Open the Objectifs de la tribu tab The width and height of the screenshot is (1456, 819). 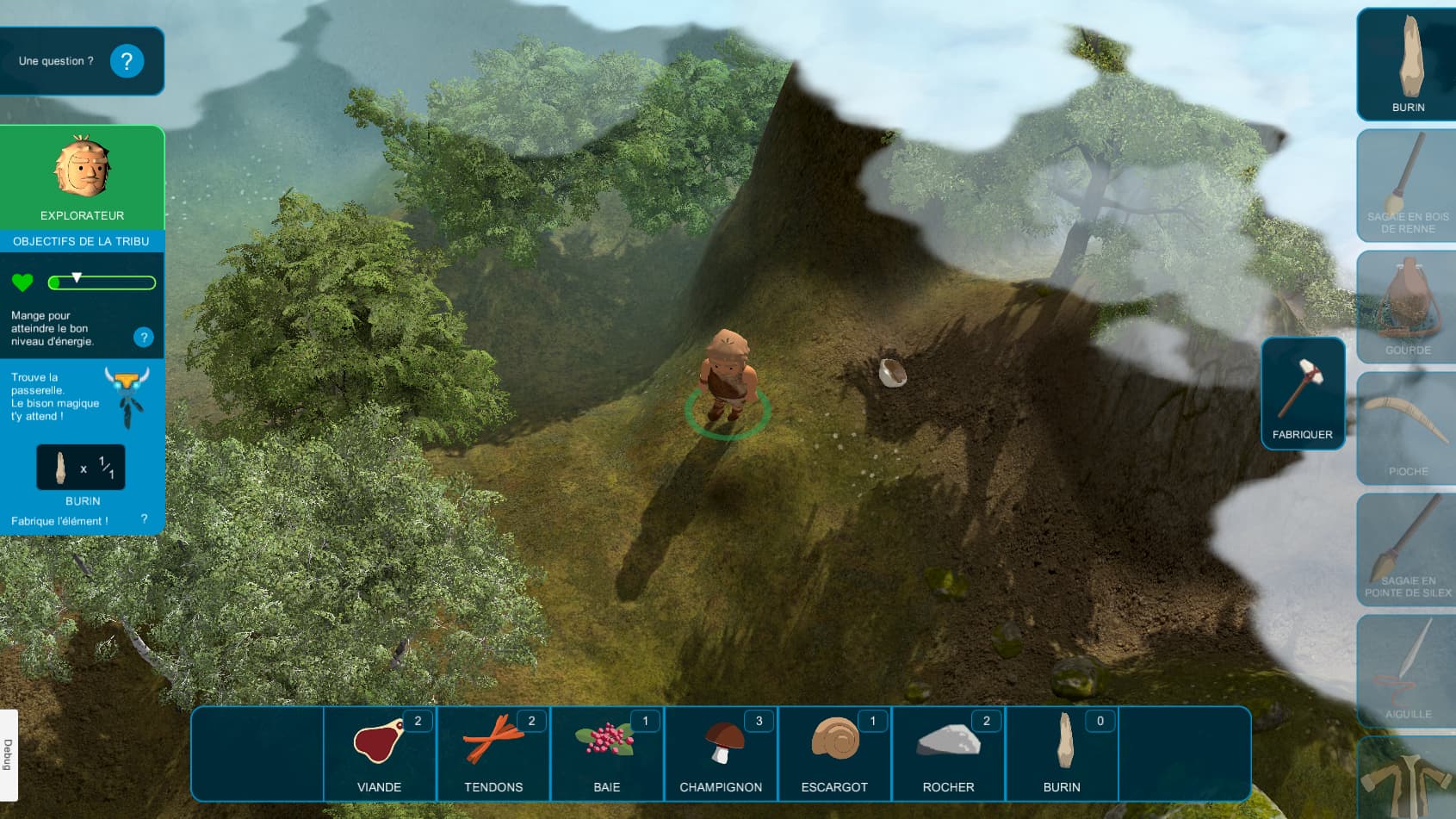(82, 241)
